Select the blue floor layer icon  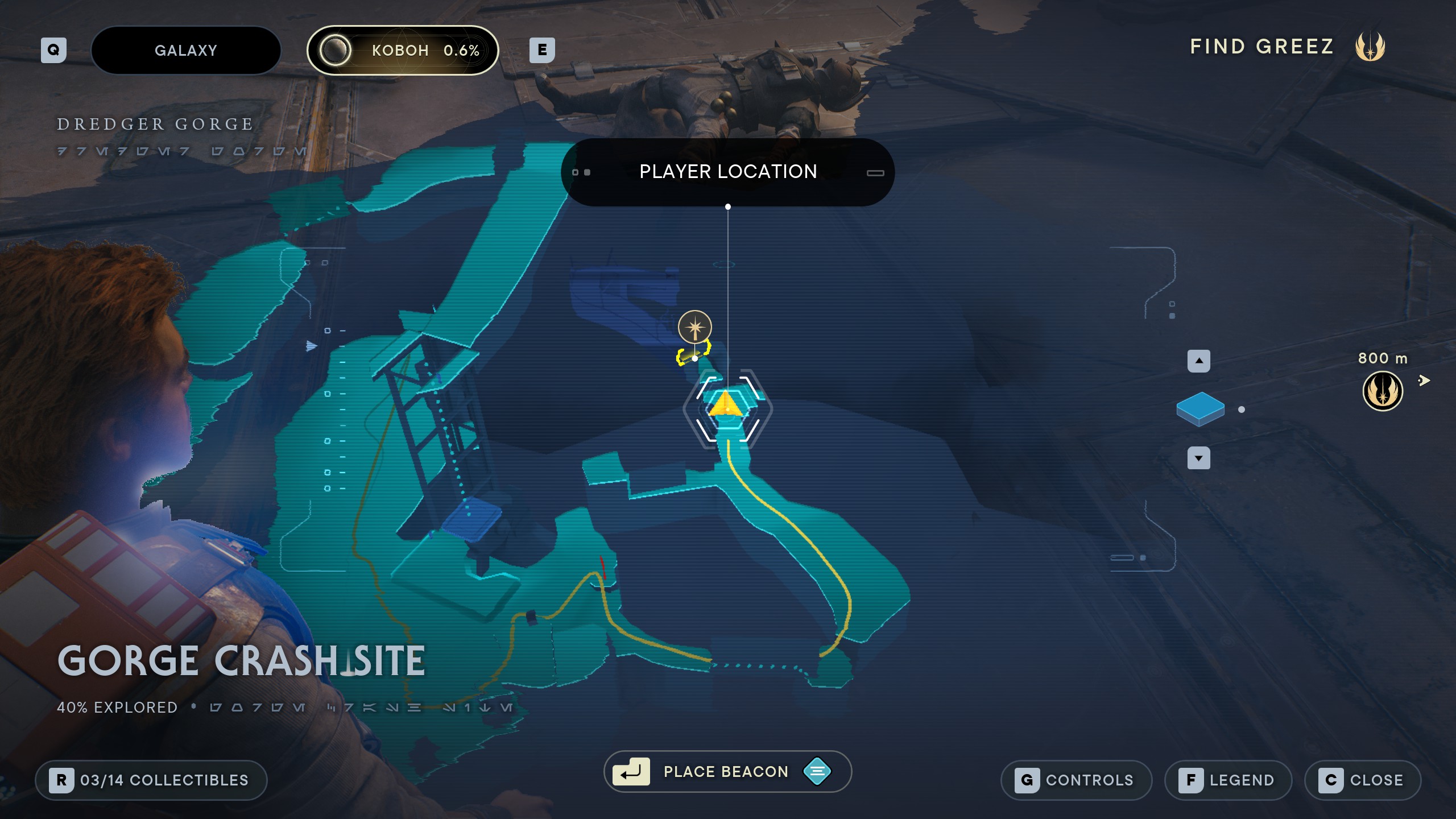[x=1200, y=408]
